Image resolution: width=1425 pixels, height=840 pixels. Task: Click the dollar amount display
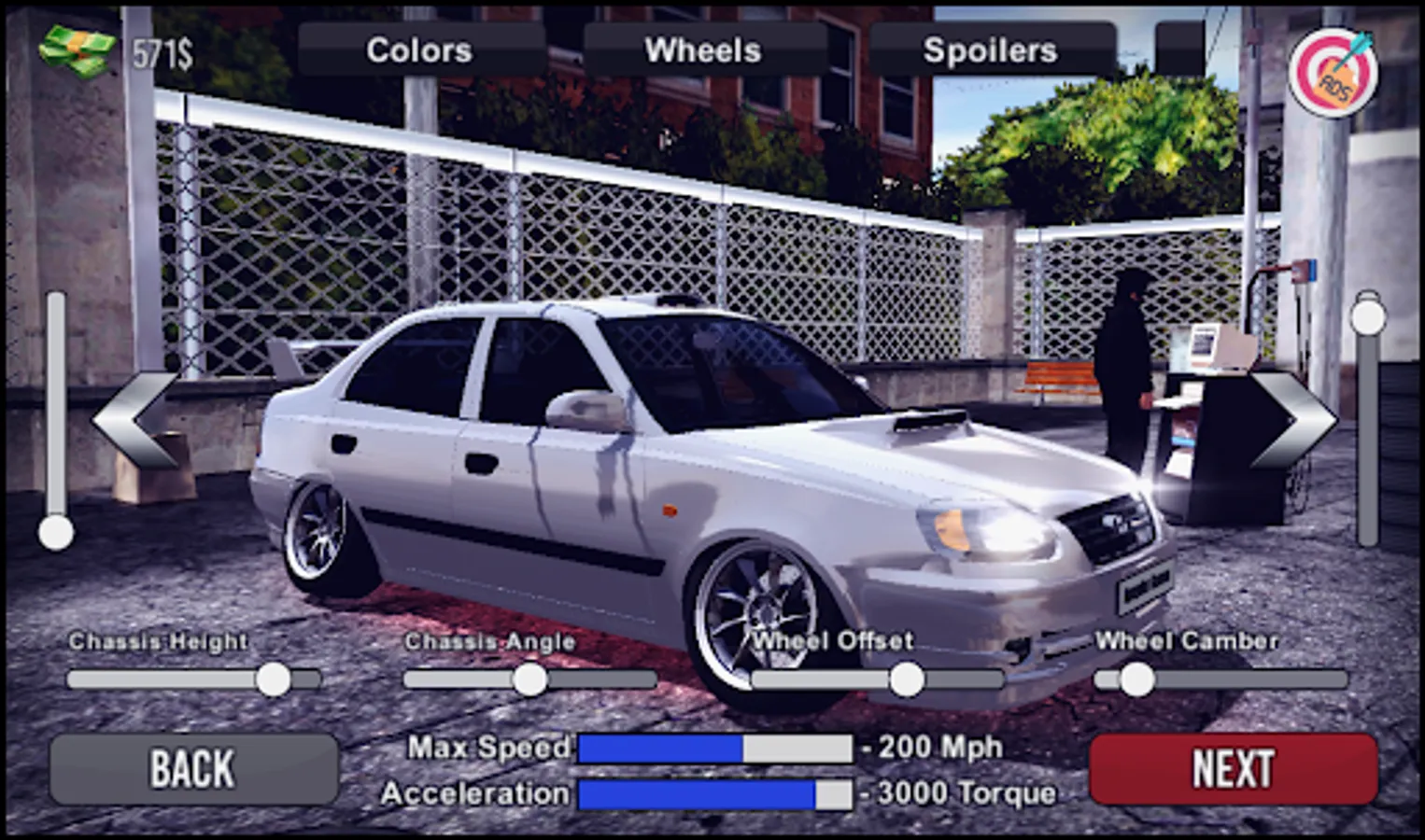point(164,54)
